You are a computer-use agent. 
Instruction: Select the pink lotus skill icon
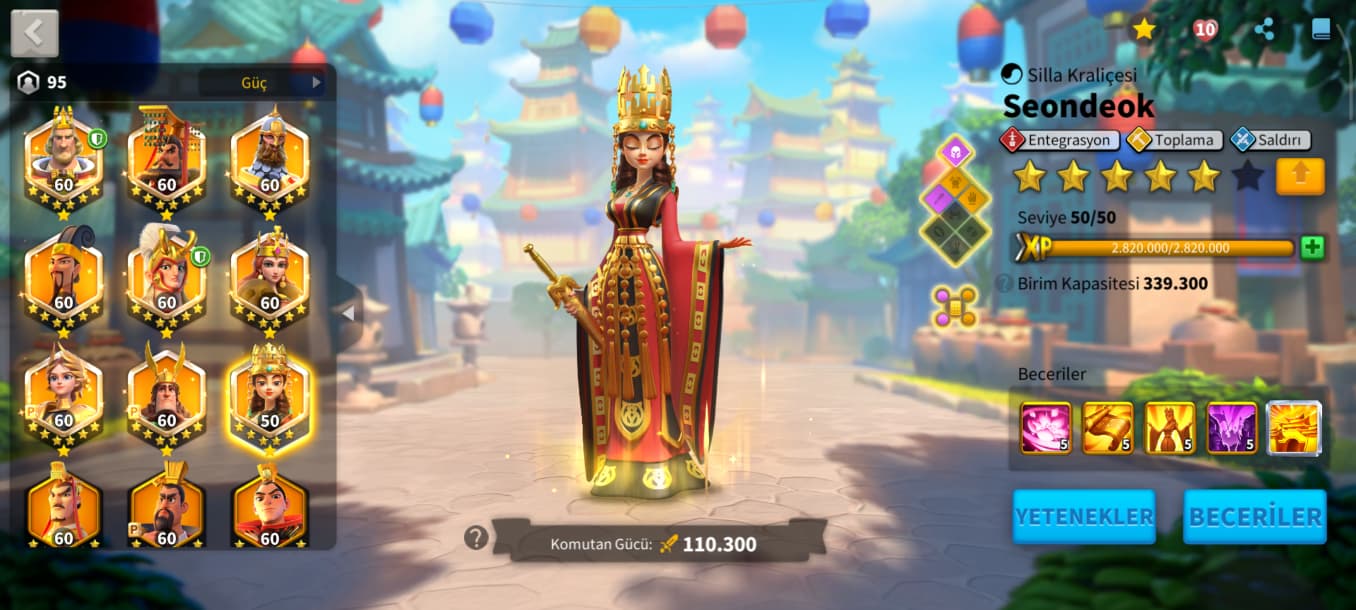1045,427
